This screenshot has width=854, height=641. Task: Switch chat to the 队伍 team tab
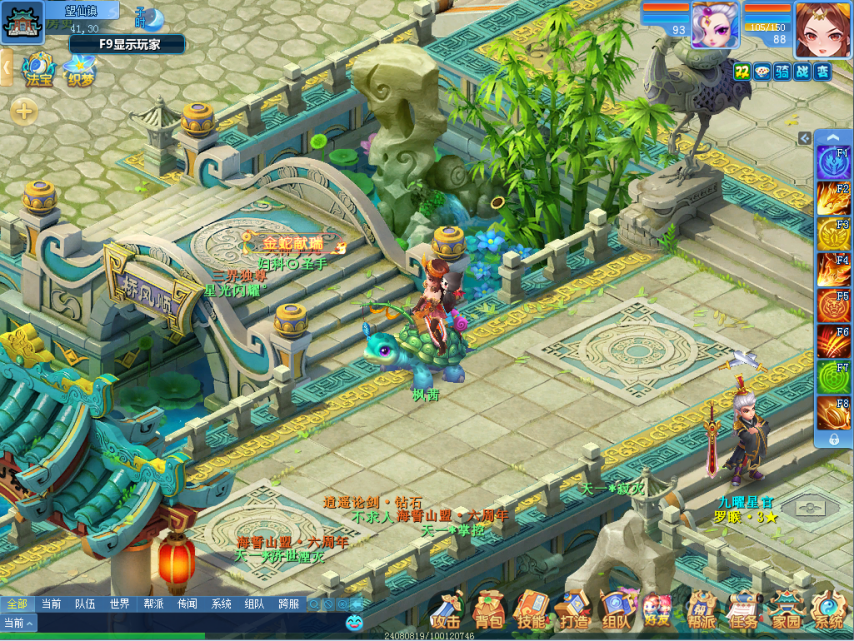click(85, 604)
